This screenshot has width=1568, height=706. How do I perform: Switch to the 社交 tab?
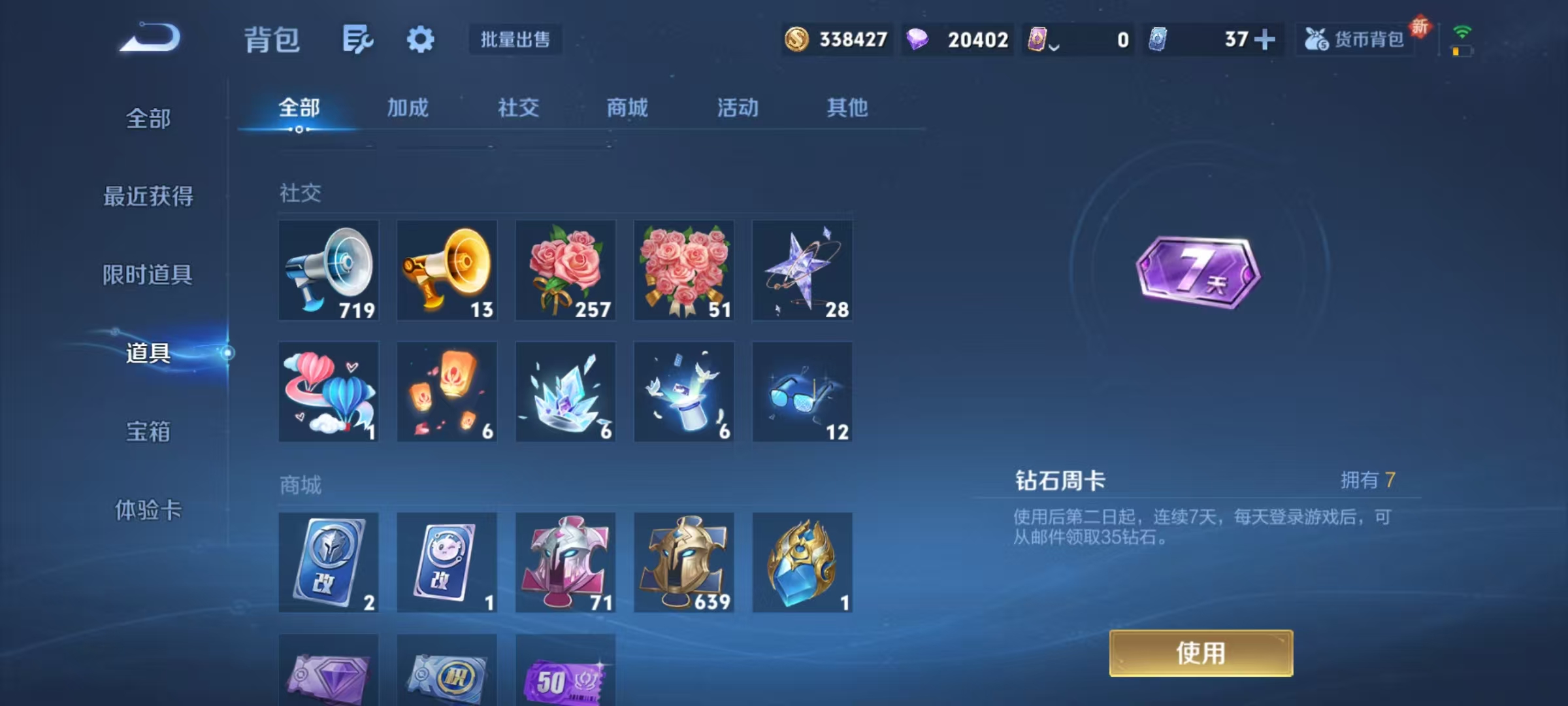[x=517, y=108]
